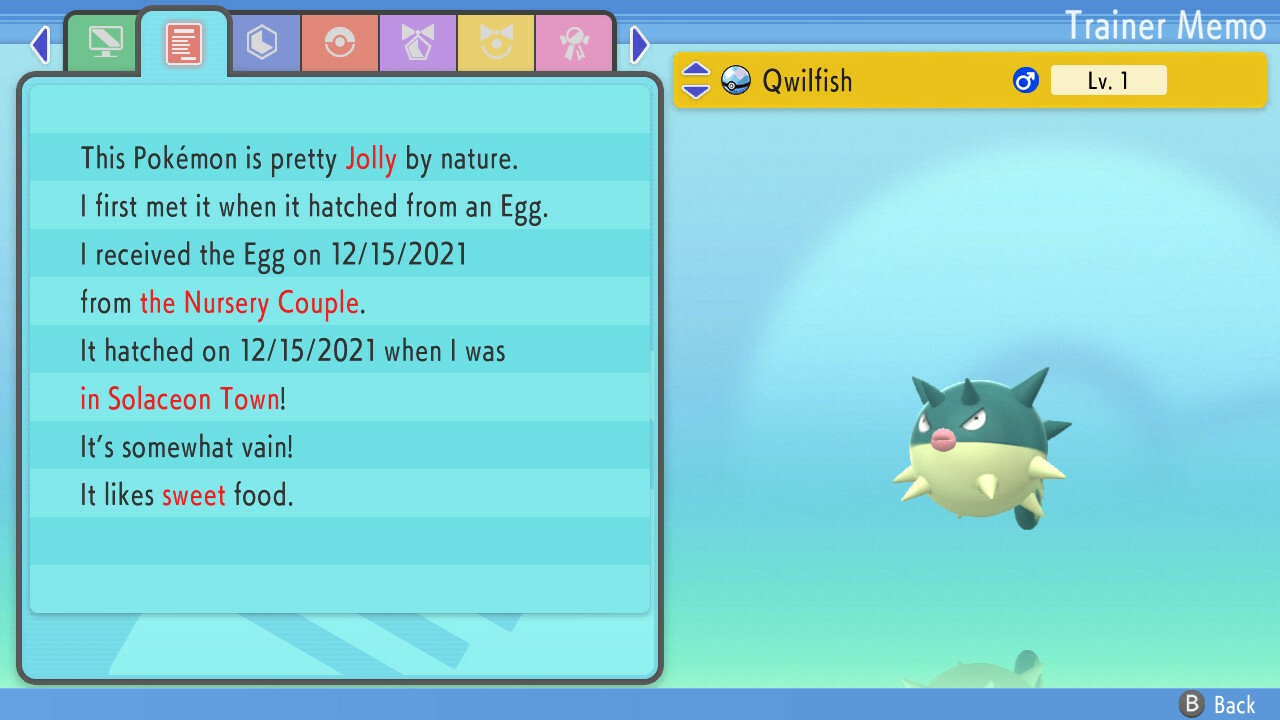Open the condition page via the clown icon
This screenshot has width=1280, height=720.
point(496,42)
